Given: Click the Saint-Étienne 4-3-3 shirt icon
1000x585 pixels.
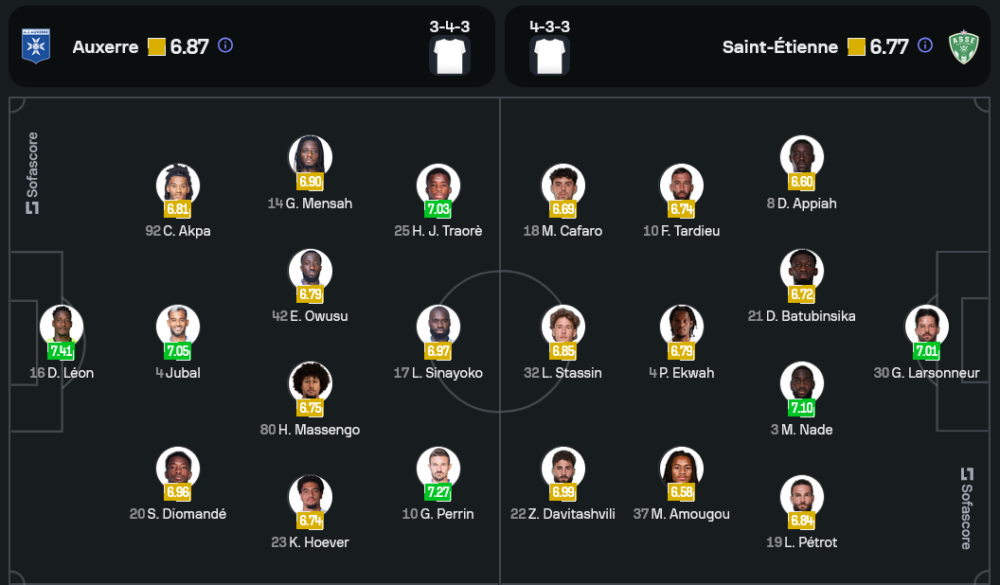Looking at the screenshot, I should point(550,56).
